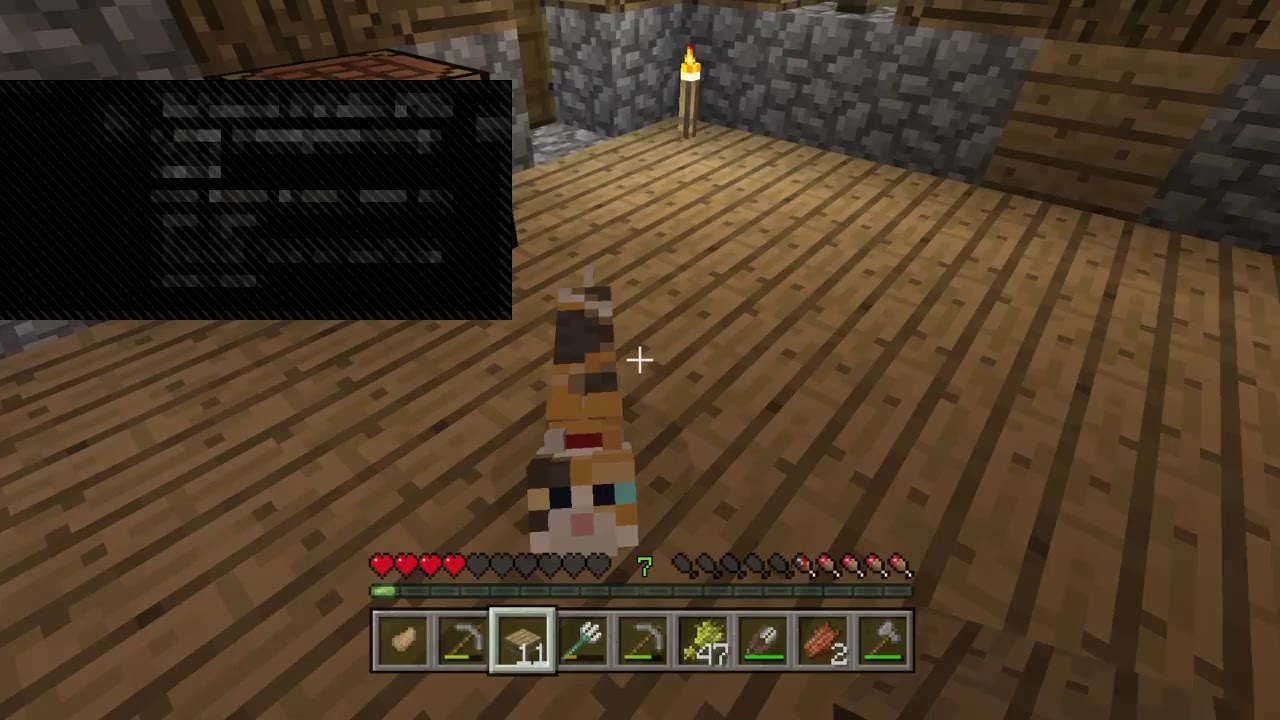This screenshot has width=1280, height=720.
Task: Select the trident in the hotbar
Action: click(x=581, y=640)
